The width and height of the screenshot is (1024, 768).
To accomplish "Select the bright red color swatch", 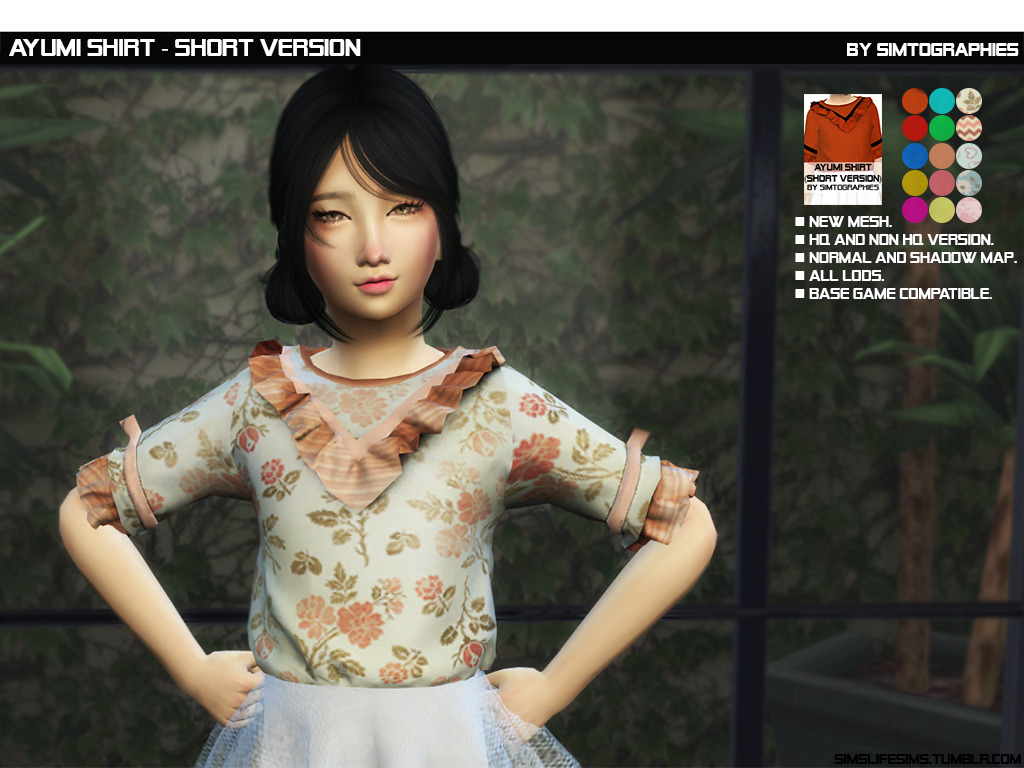I will (914, 128).
